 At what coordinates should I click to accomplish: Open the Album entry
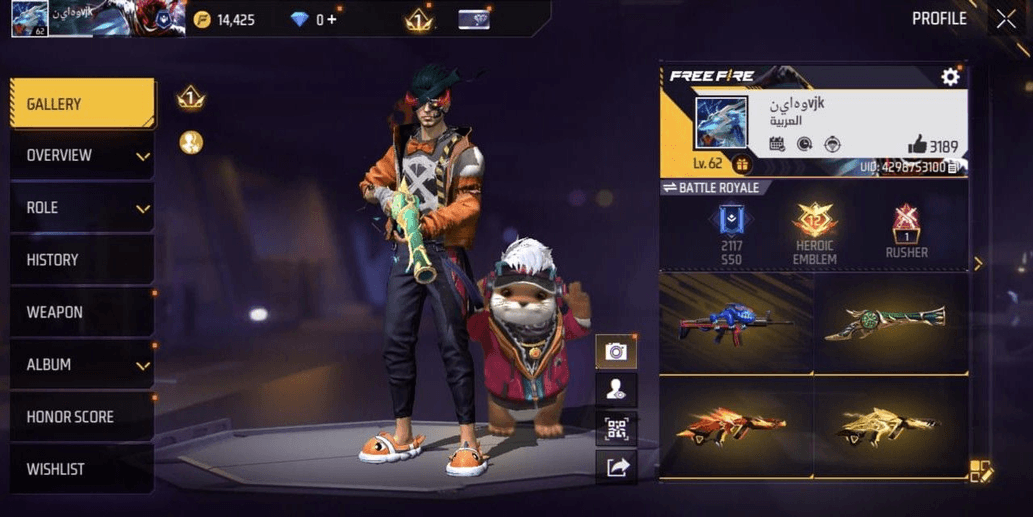click(82, 365)
